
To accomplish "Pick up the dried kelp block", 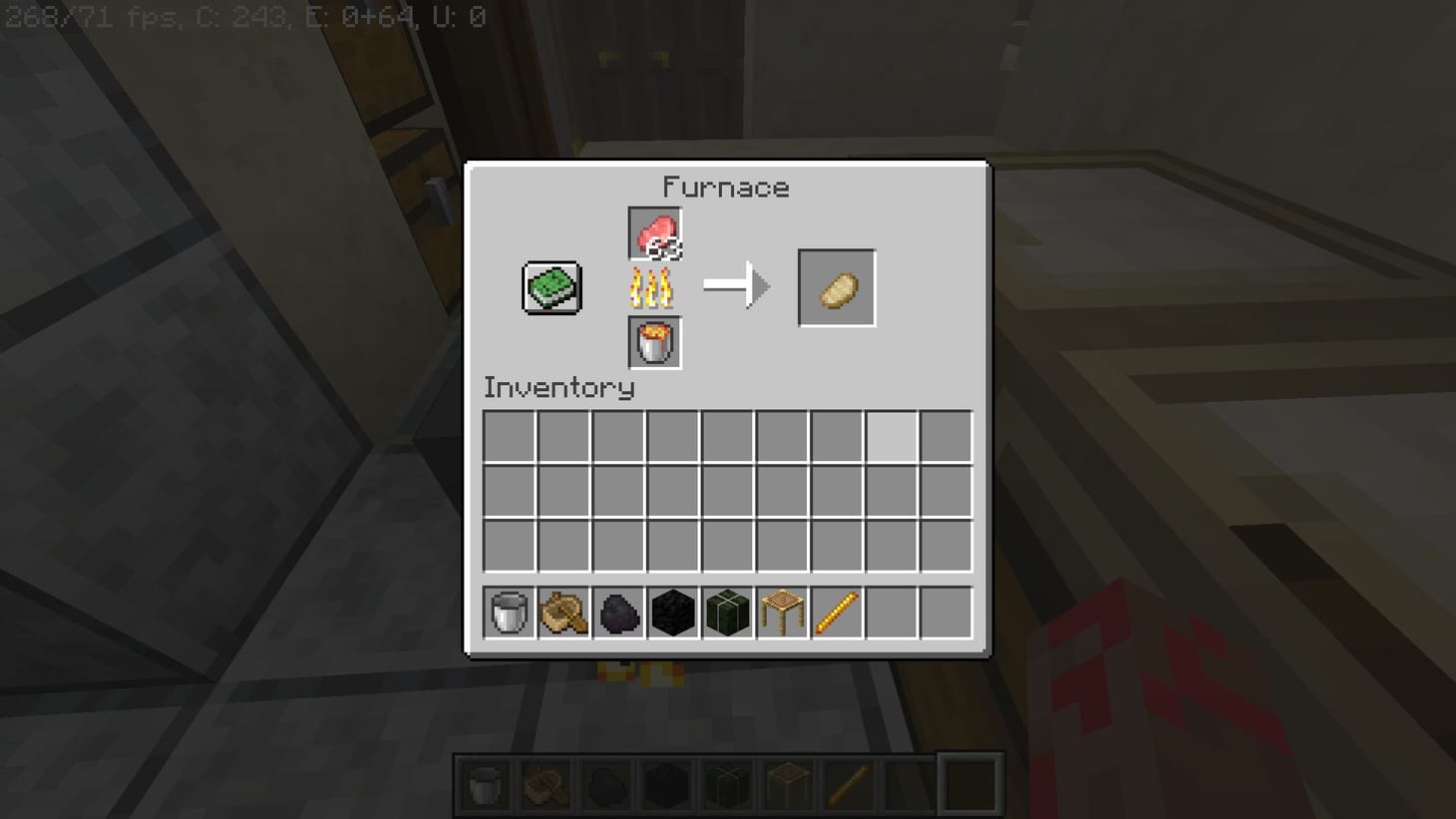I will [727, 613].
